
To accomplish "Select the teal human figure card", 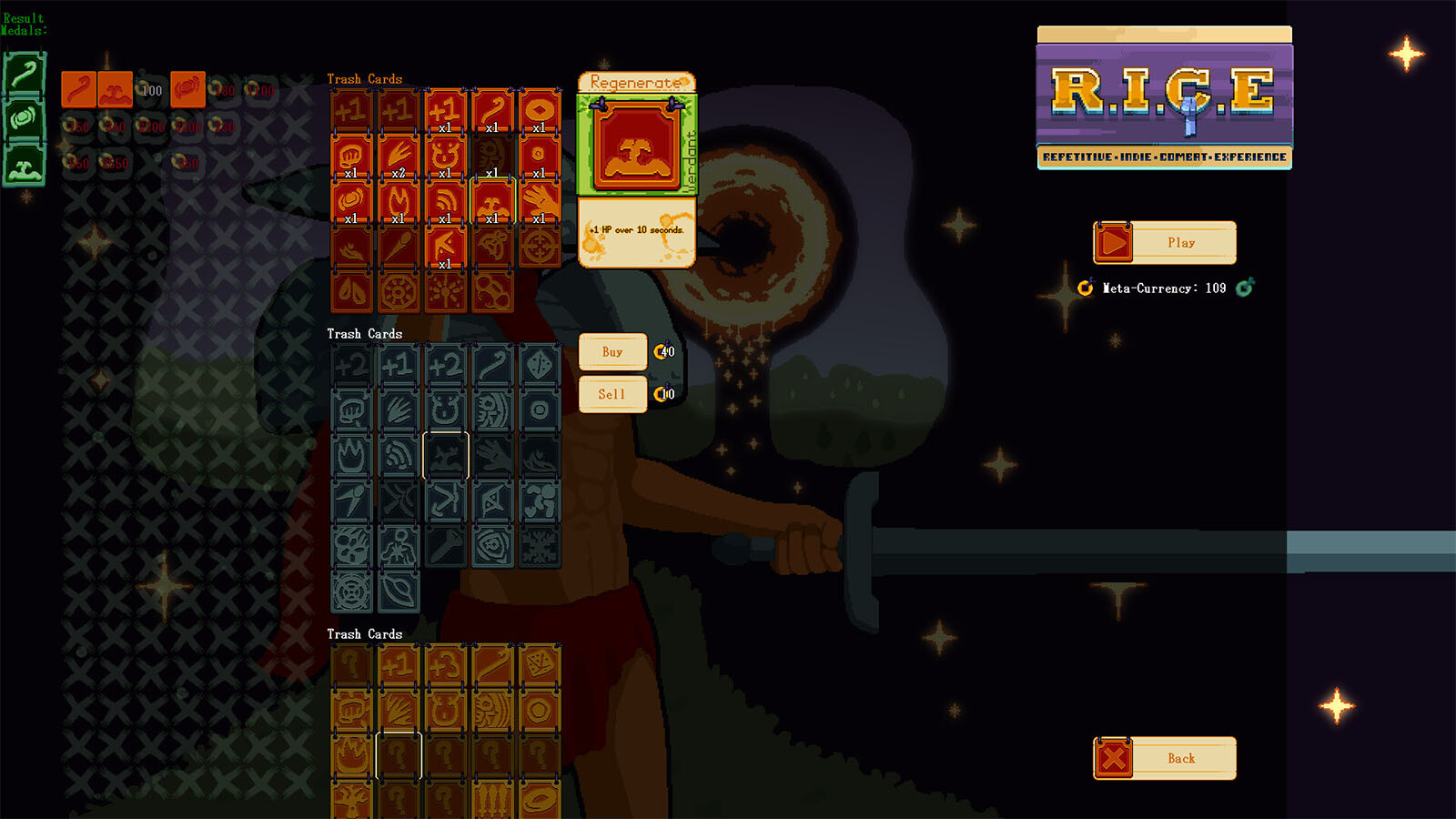I will click(398, 547).
